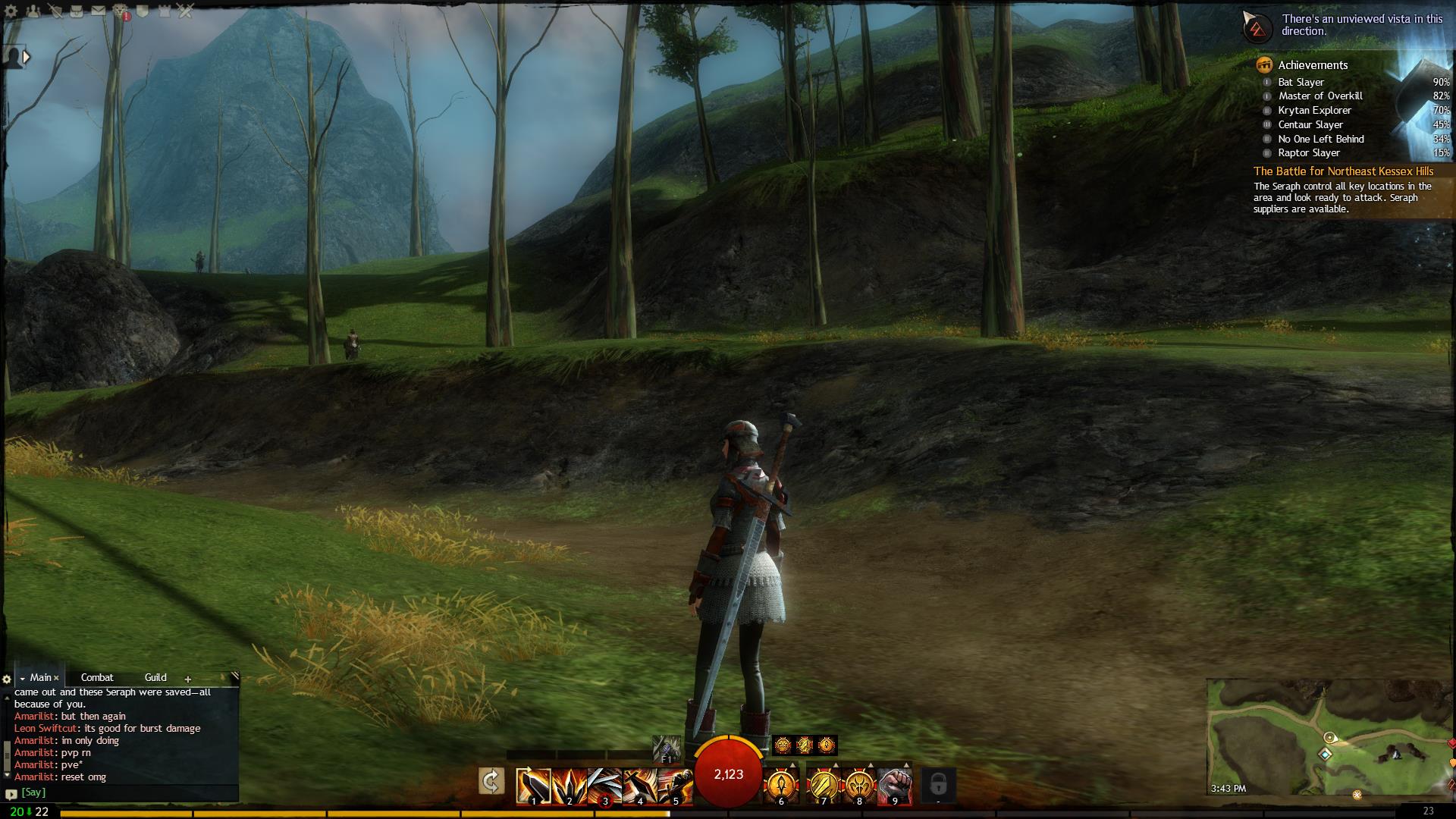Use the fist elite skill in slot 9
Screen dimensions: 1456x819
(894, 786)
